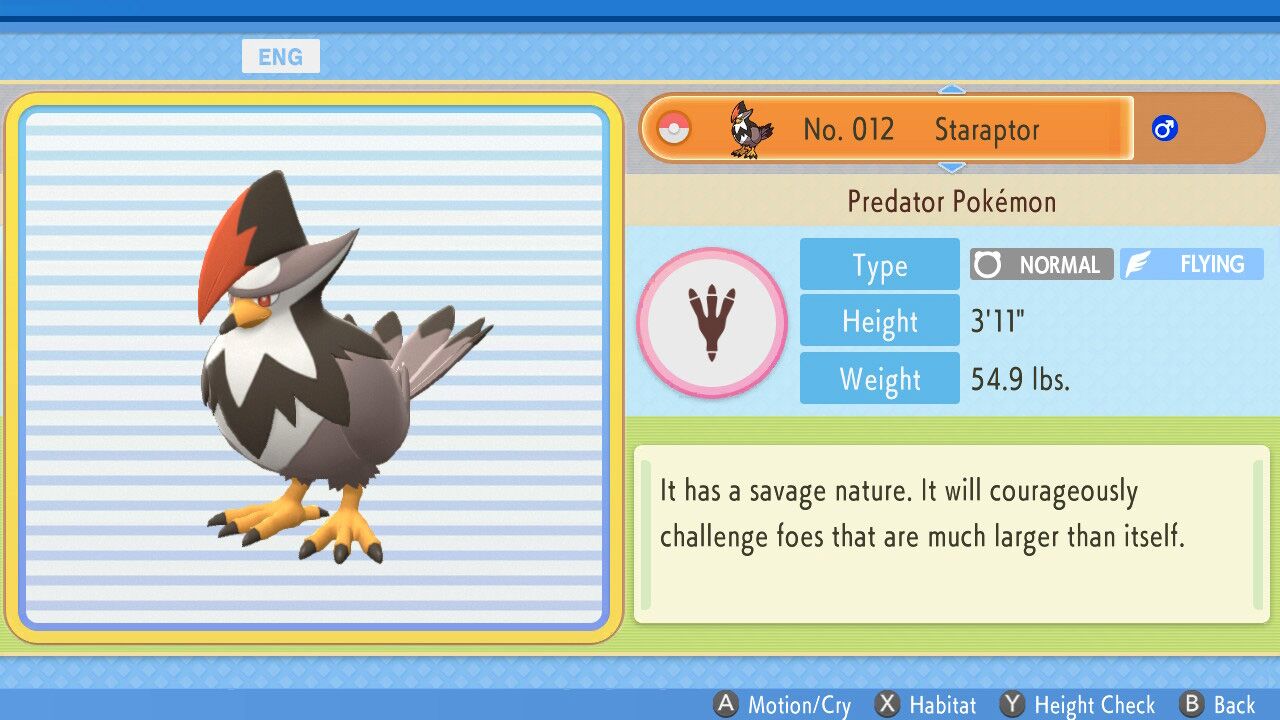Viewport: 1280px width, 720px height.
Task: Click the FLYING type badge
Action: (1191, 265)
